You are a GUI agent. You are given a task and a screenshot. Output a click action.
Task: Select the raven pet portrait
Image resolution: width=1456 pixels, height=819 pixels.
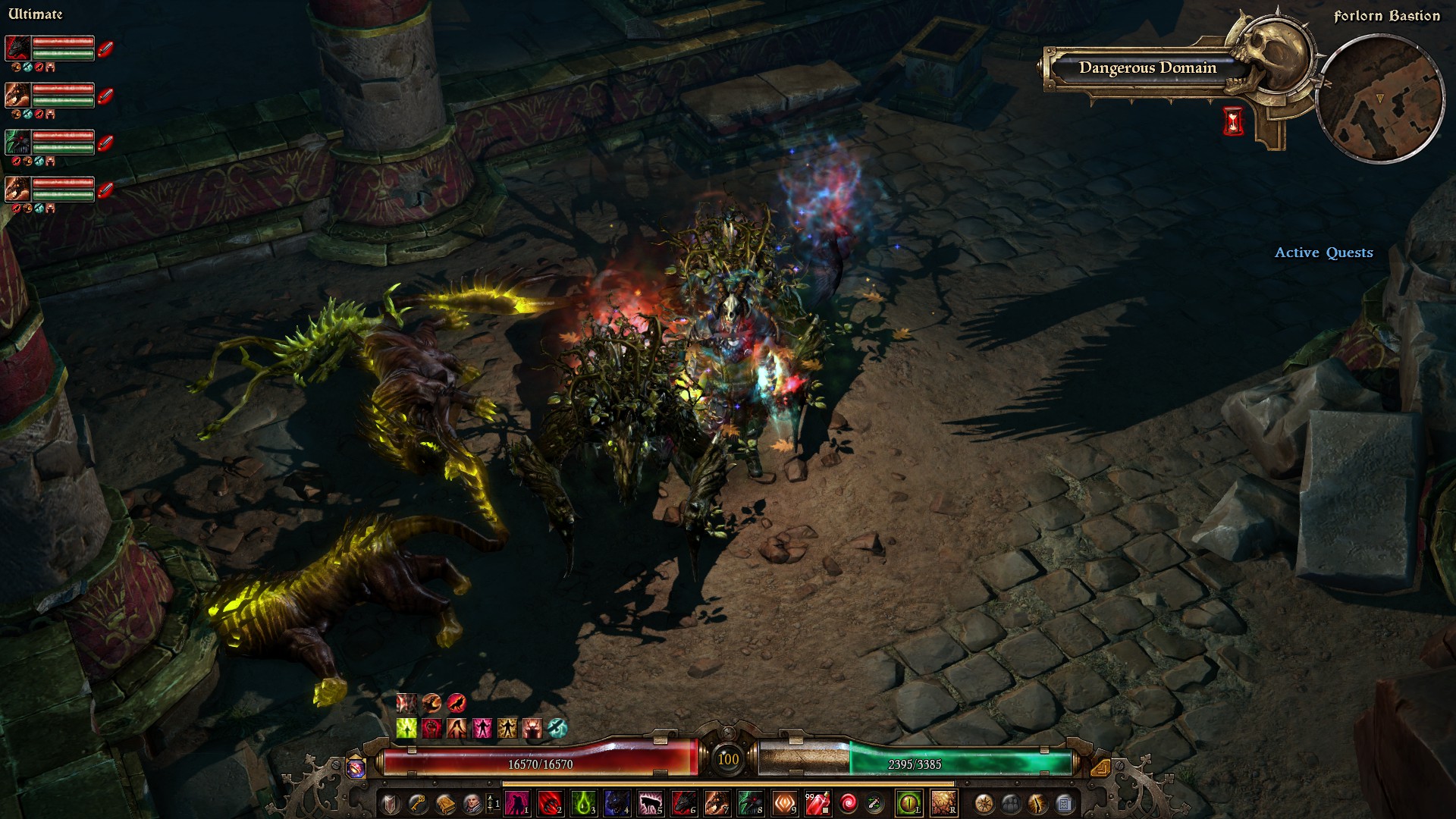click(18, 142)
